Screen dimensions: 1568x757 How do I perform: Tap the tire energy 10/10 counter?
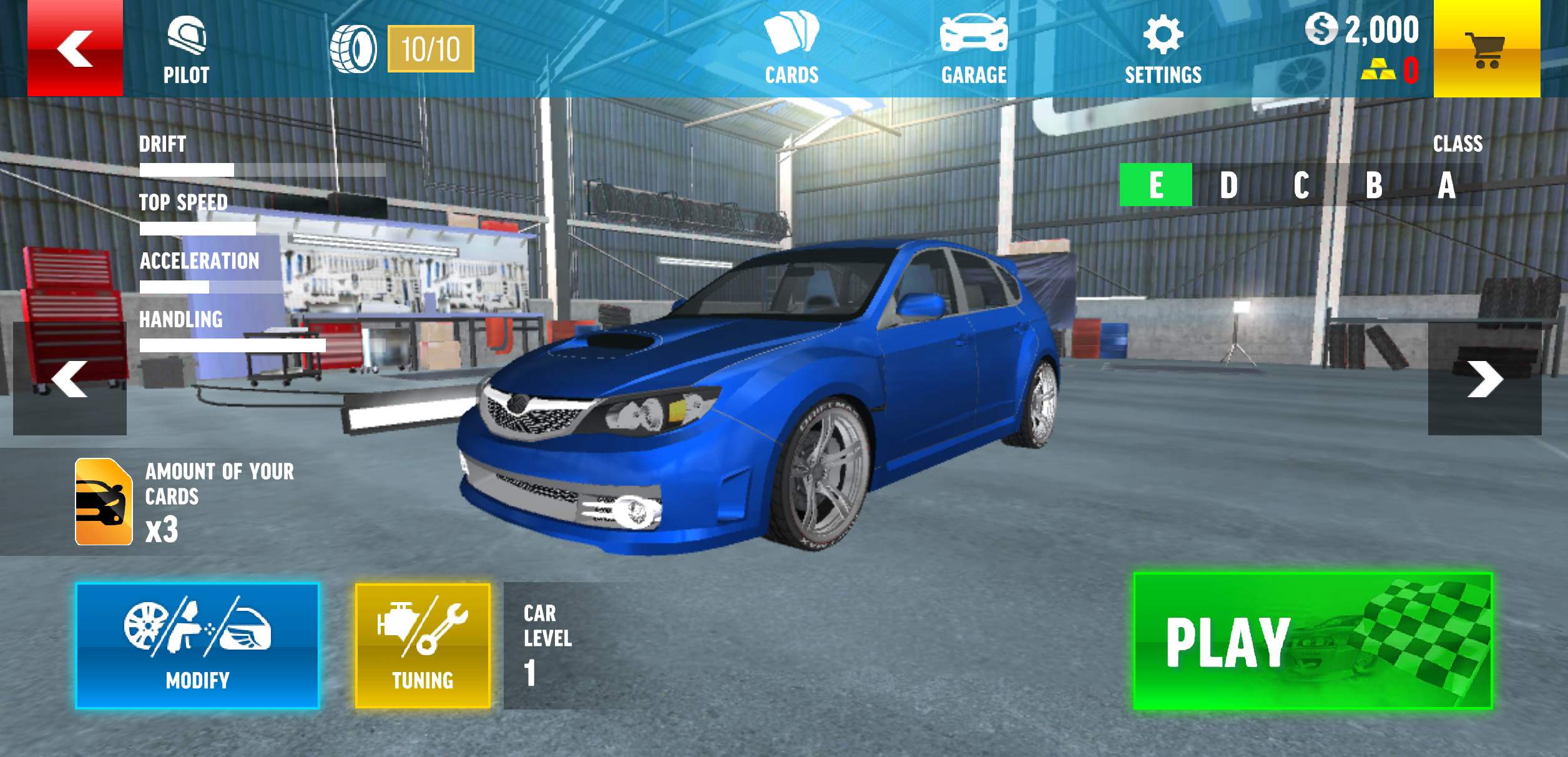pyautogui.click(x=431, y=49)
